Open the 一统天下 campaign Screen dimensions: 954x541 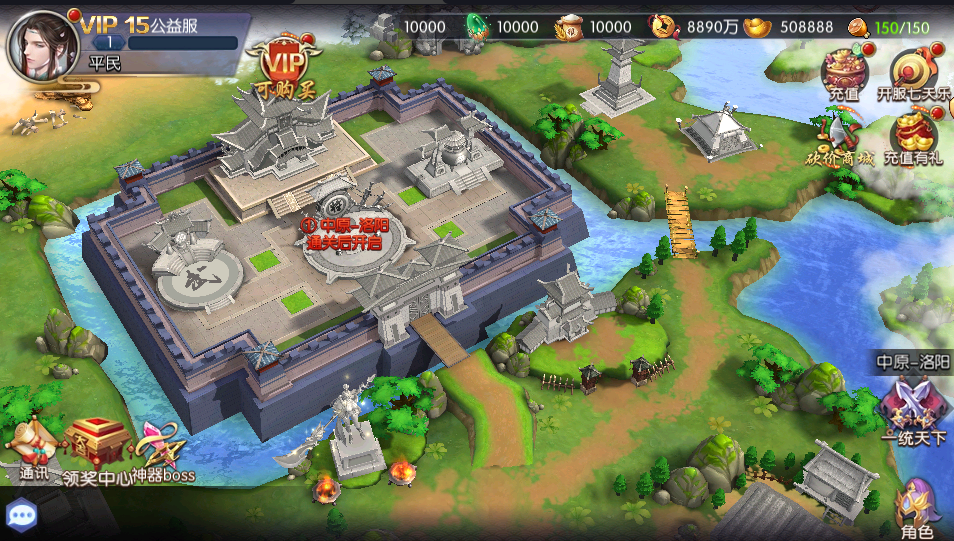click(x=913, y=410)
